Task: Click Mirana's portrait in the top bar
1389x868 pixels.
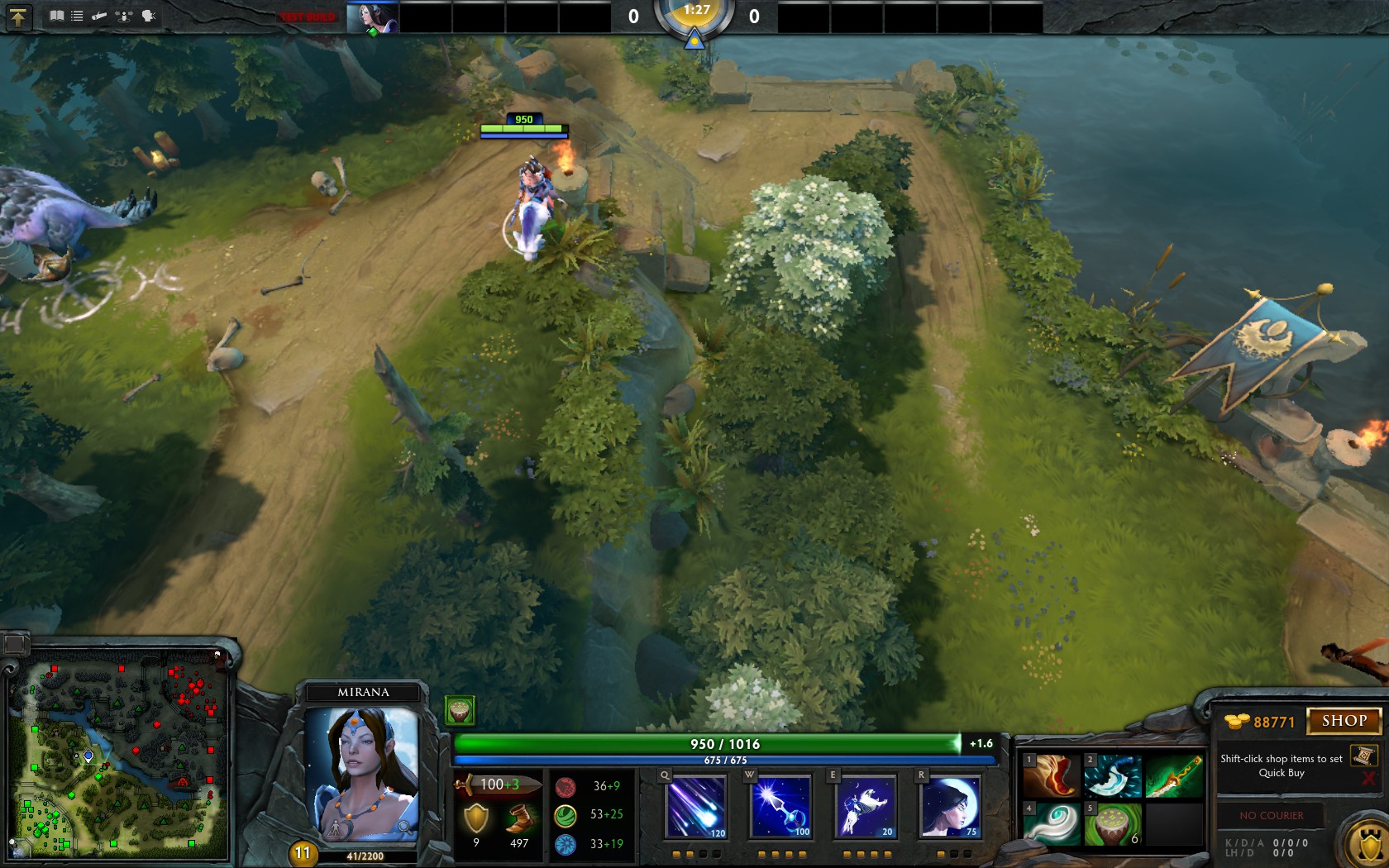Action: click(372, 17)
